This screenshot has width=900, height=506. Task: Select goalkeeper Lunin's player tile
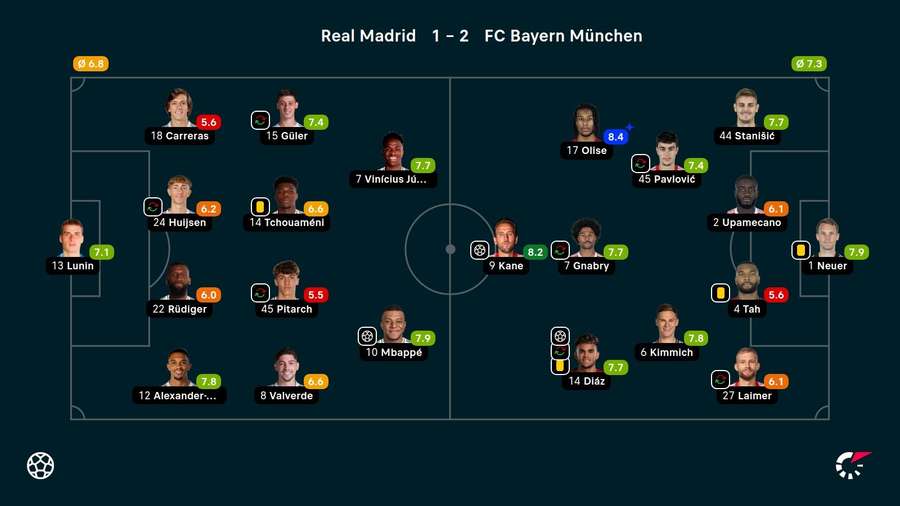[x=71, y=240]
